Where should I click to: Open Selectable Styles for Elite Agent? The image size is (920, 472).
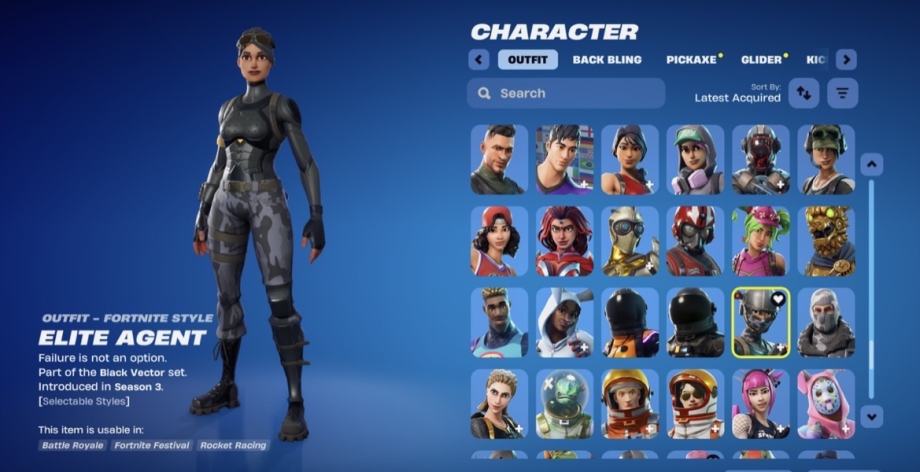(x=84, y=401)
